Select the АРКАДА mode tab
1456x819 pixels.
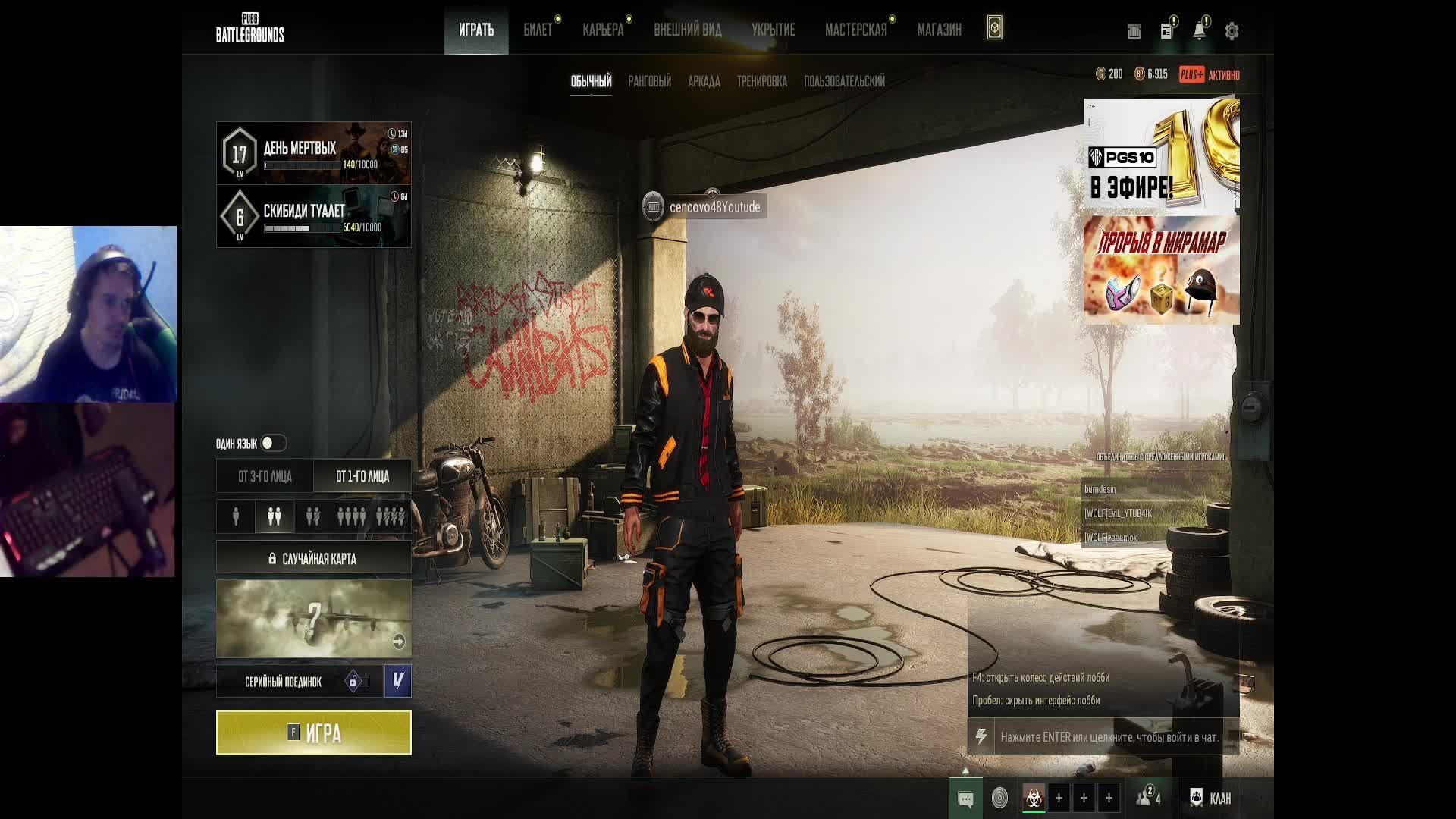pyautogui.click(x=704, y=81)
